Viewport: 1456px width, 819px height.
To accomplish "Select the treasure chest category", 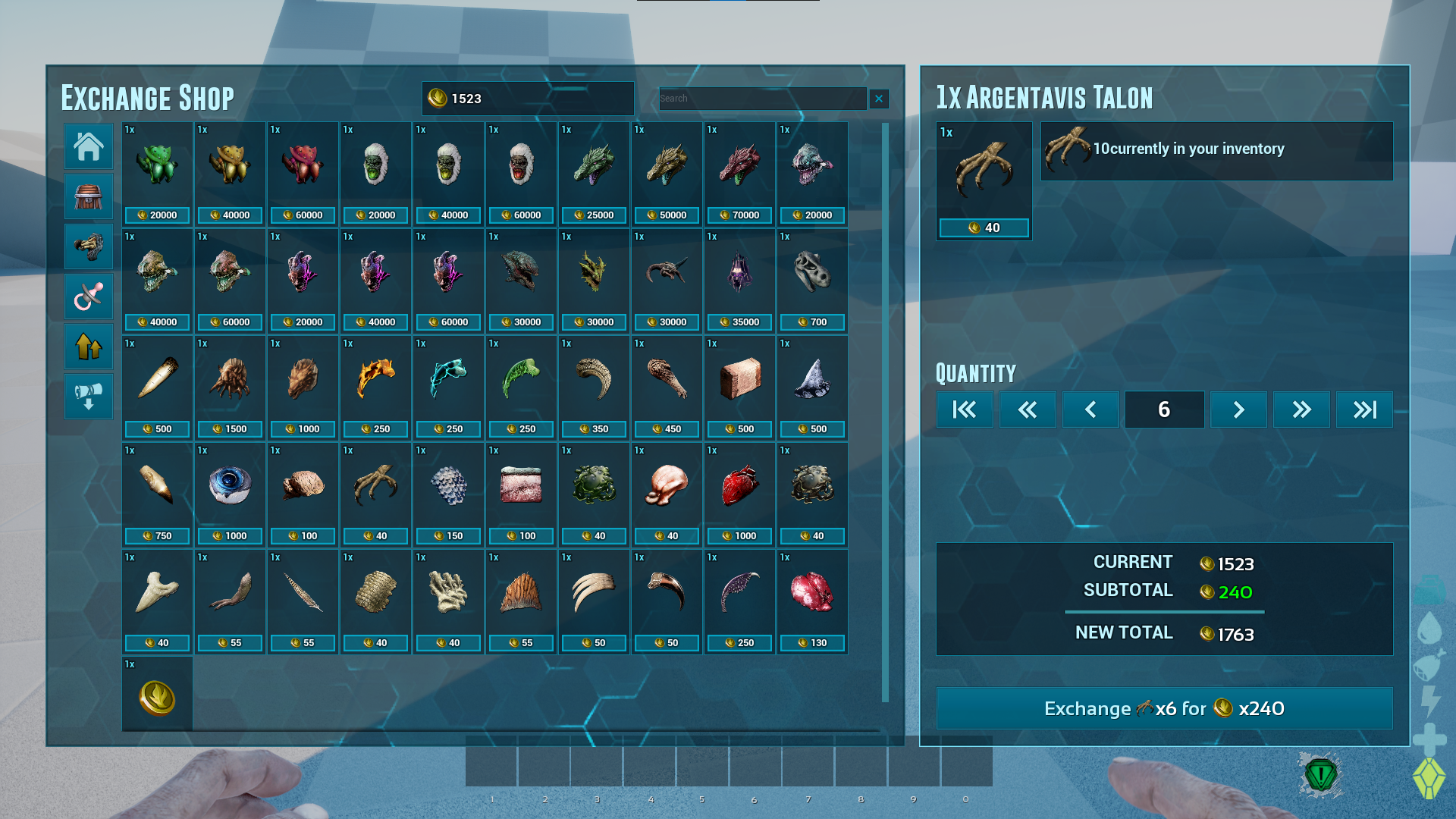I will click(89, 196).
